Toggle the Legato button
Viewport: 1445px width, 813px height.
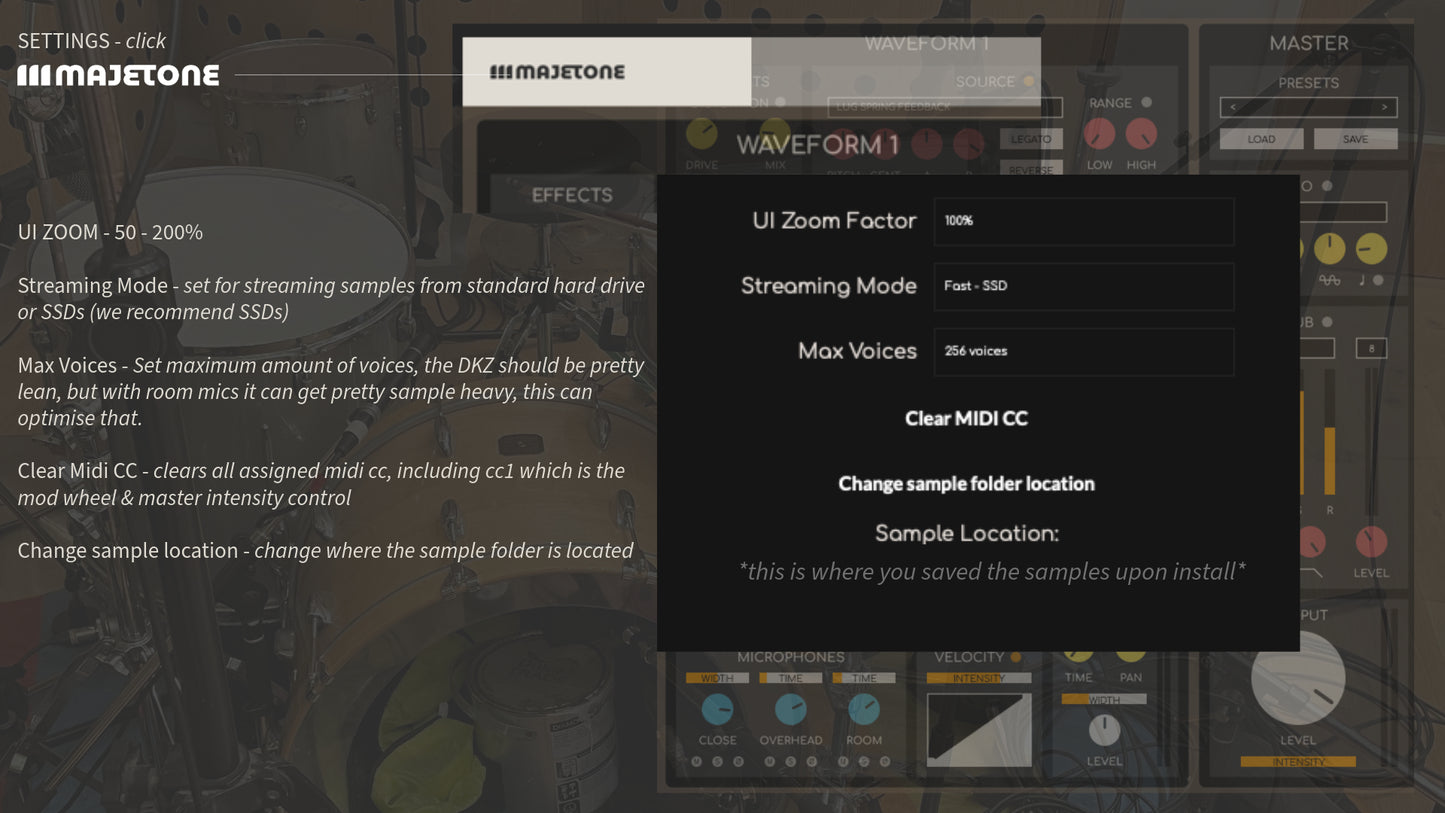(x=1030, y=139)
